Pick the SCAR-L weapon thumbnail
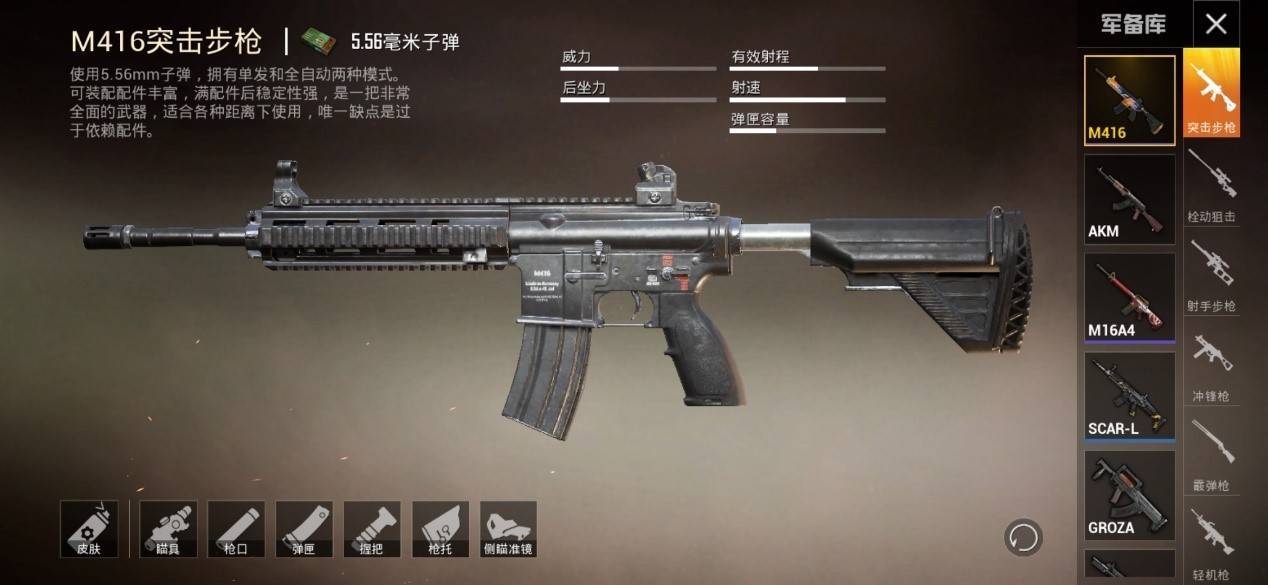 click(x=1130, y=396)
